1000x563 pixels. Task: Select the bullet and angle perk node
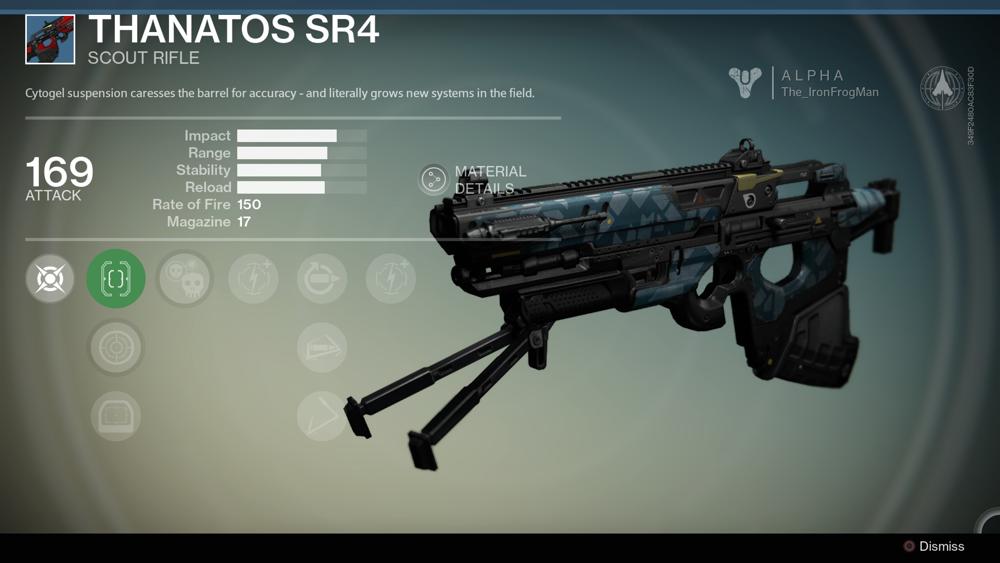tap(322, 347)
